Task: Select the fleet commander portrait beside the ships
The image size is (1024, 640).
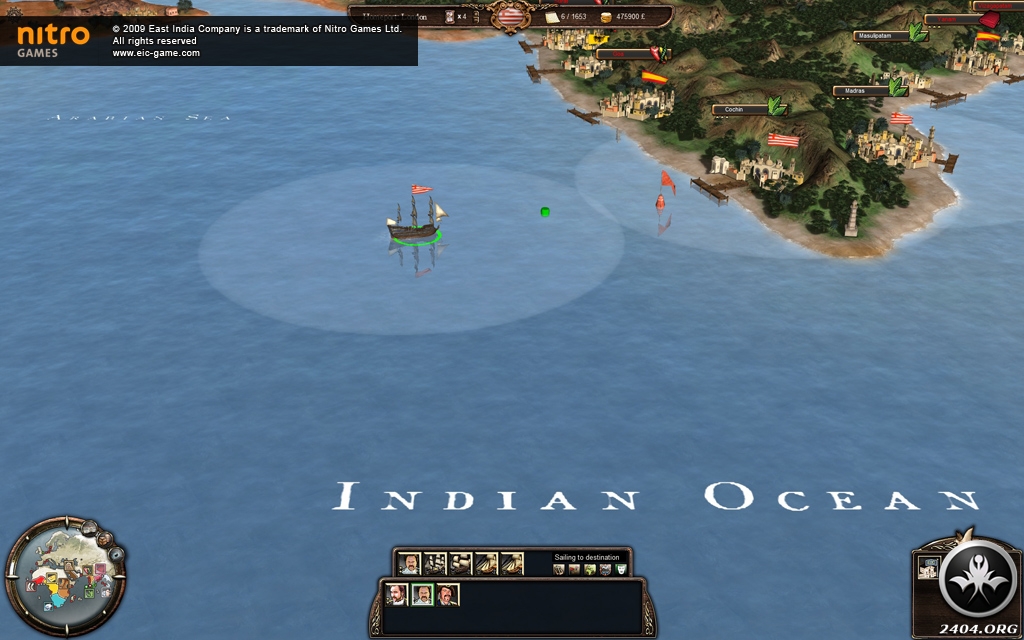Action: click(408, 564)
